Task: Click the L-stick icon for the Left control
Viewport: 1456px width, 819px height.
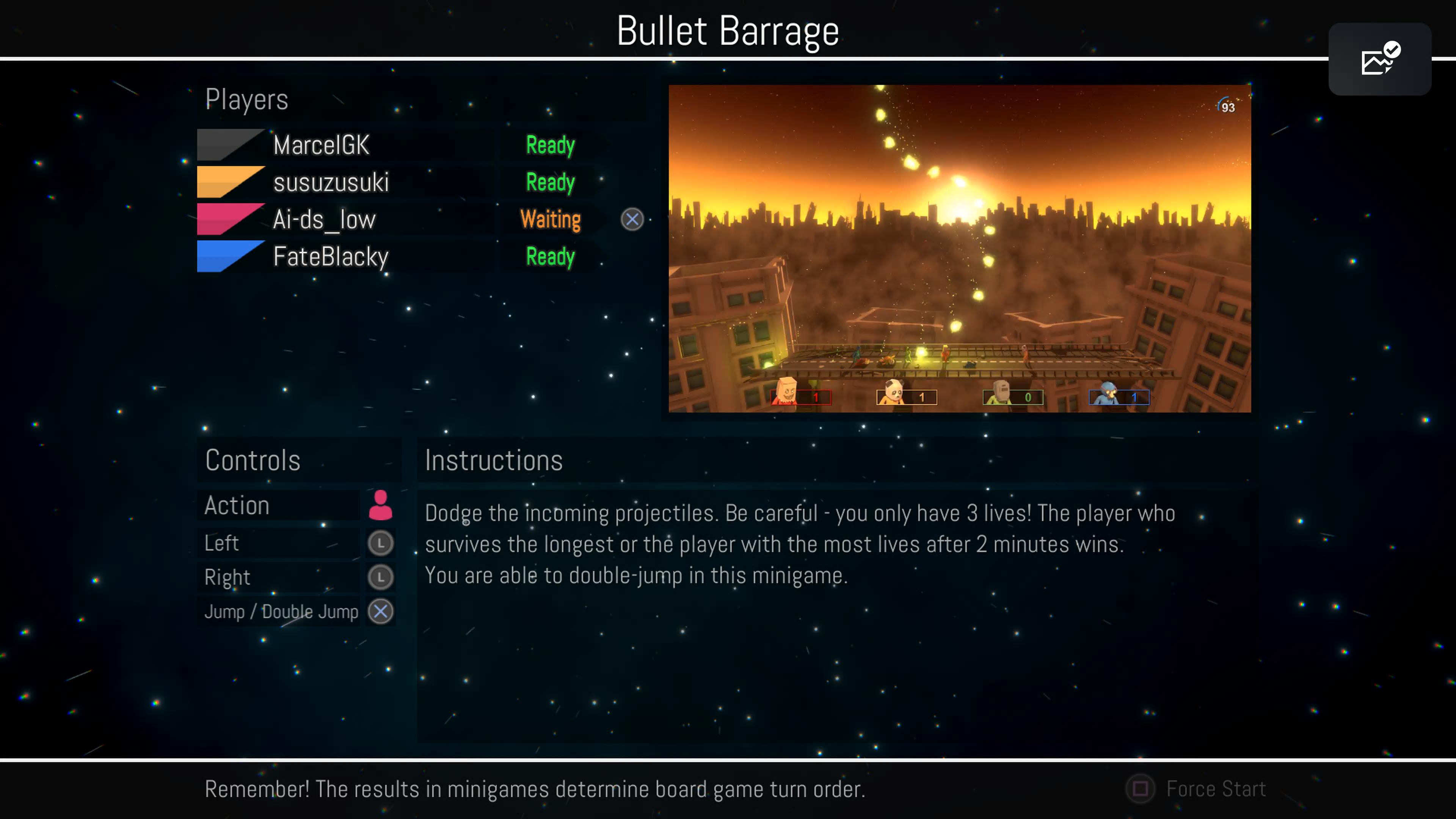Action: (380, 543)
